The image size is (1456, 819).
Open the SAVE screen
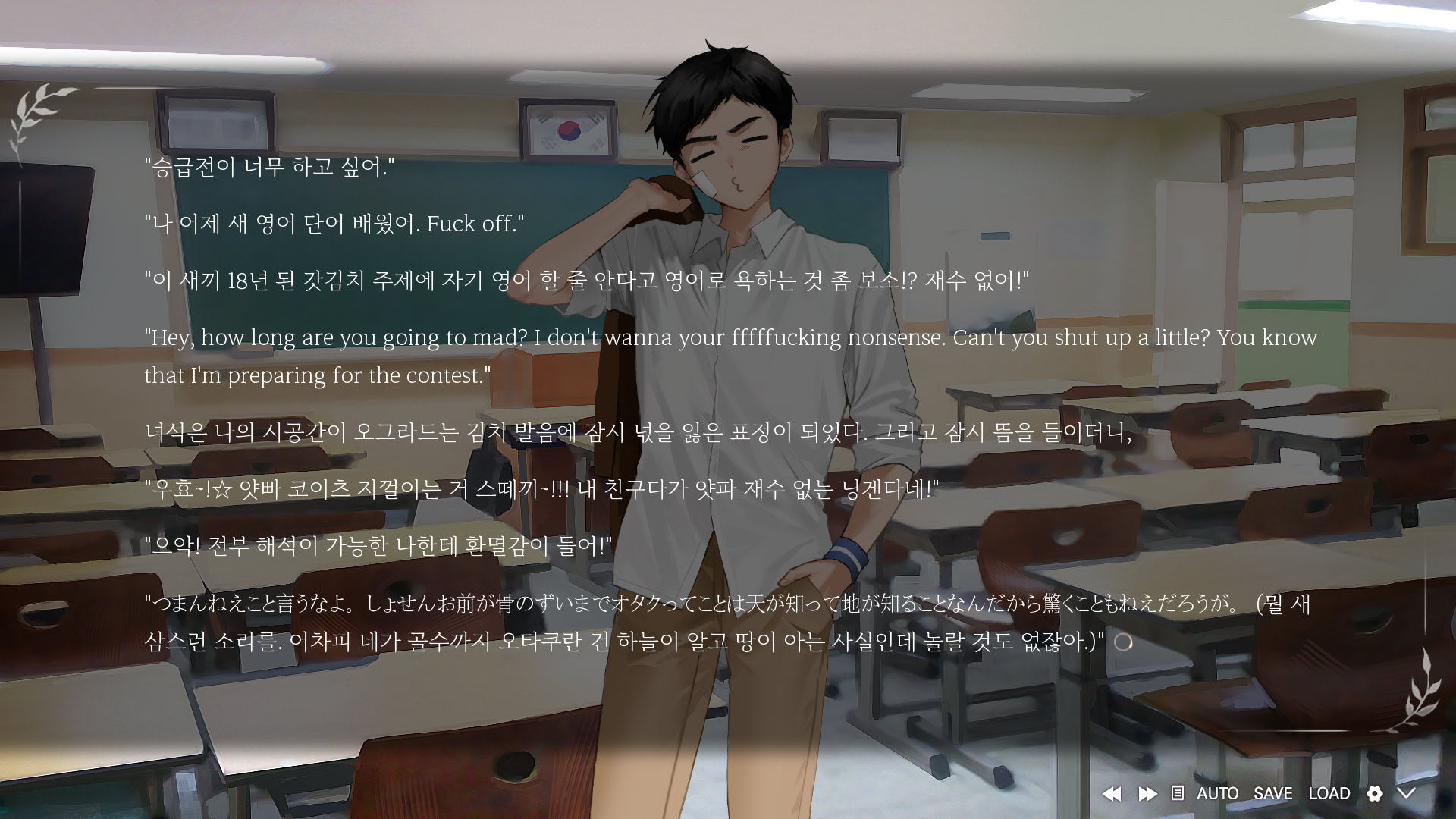[1272, 793]
